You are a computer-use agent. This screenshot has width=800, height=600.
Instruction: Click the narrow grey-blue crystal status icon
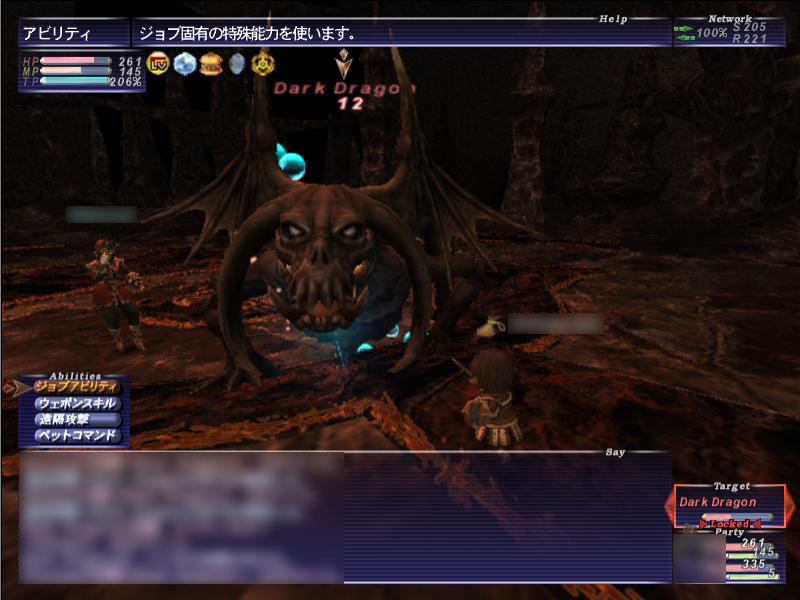(237, 64)
